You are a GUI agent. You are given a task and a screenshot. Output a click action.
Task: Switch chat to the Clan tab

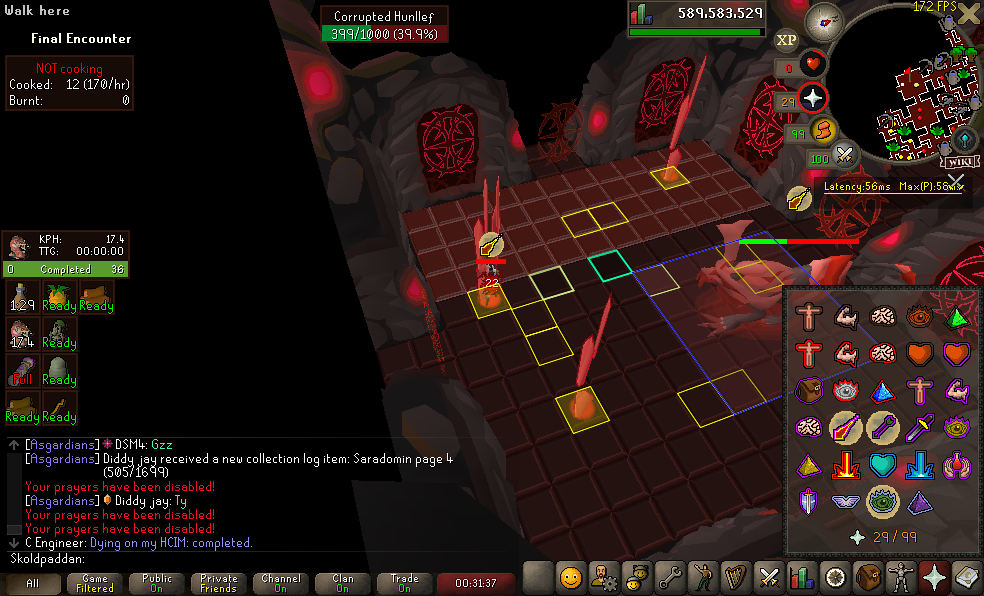(x=343, y=583)
